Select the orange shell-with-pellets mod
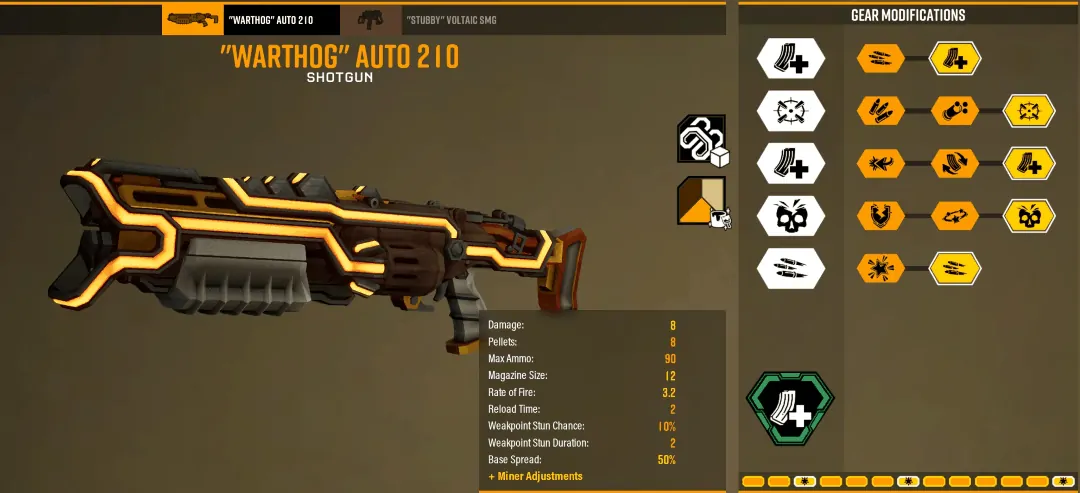Image resolution: width=1080 pixels, height=493 pixels. click(x=955, y=110)
